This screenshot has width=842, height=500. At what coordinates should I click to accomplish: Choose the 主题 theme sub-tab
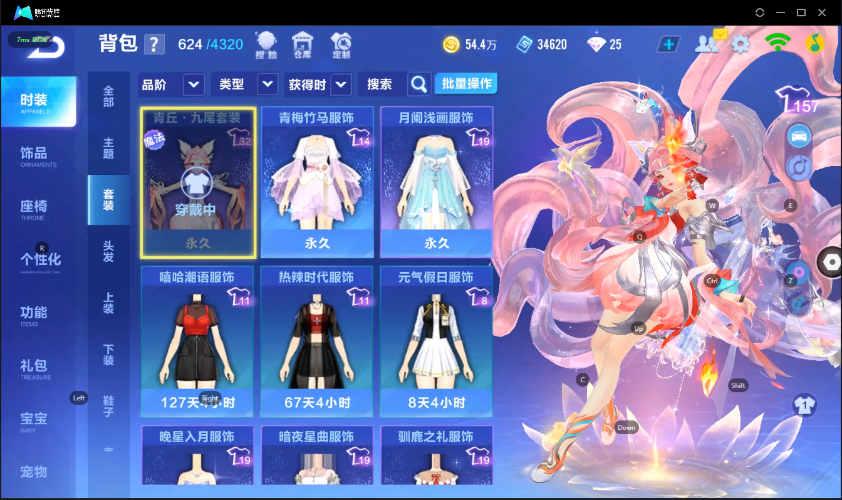(108, 149)
